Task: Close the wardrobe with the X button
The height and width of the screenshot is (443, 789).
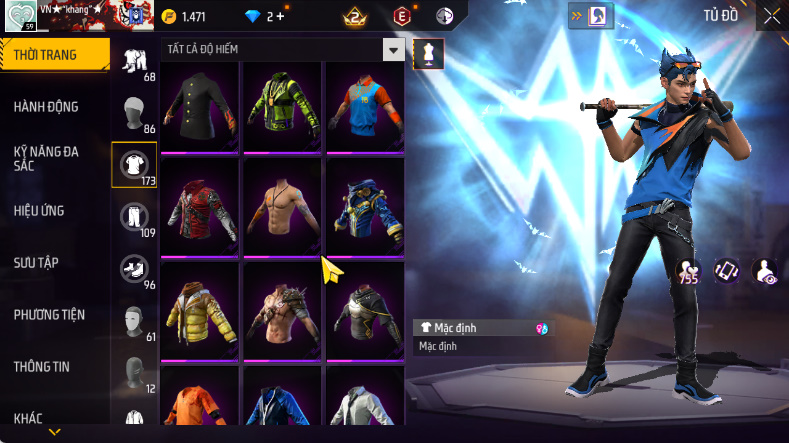Action: tap(771, 16)
